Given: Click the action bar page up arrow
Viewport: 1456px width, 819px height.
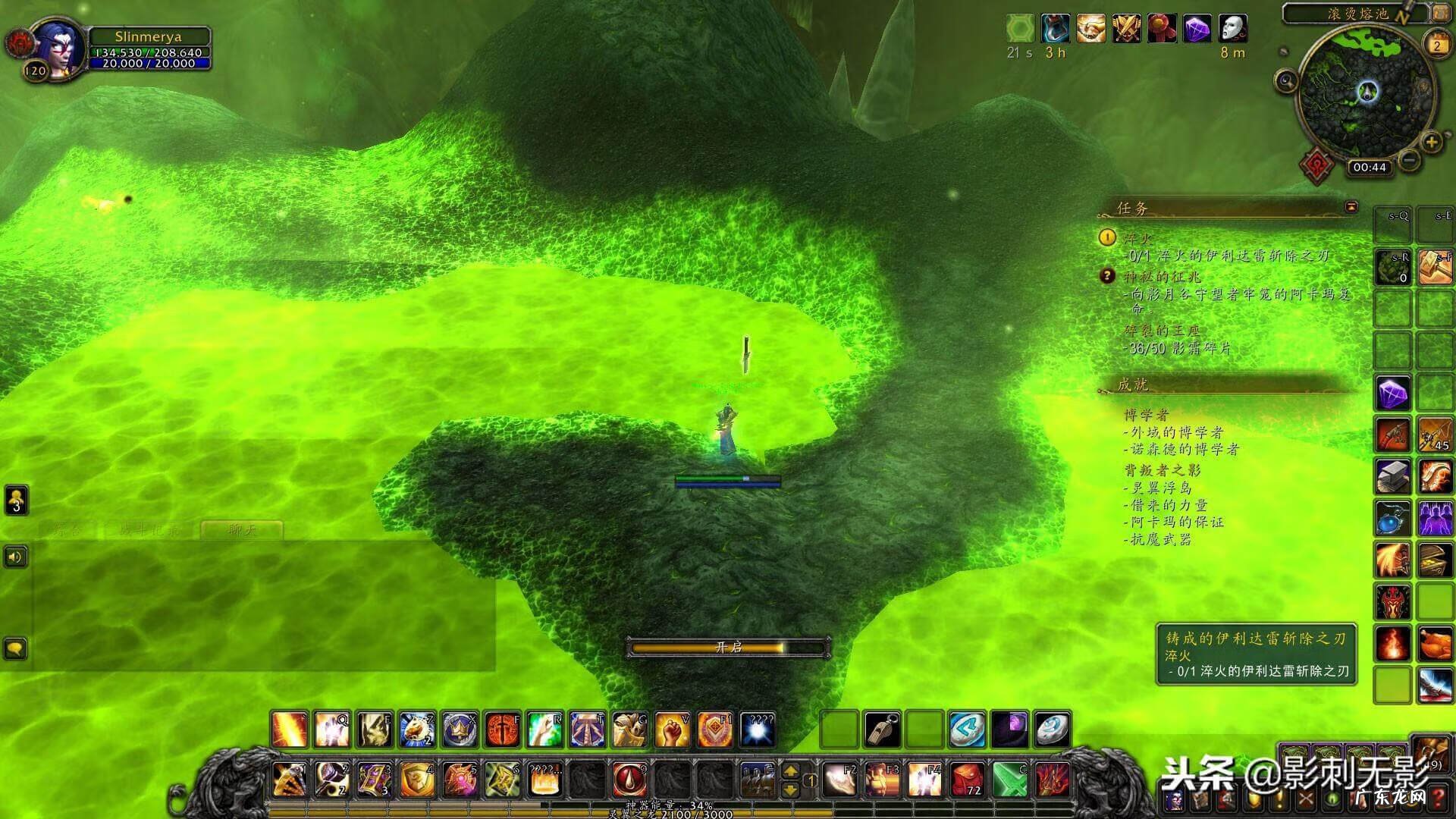Looking at the screenshot, I should (790, 771).
